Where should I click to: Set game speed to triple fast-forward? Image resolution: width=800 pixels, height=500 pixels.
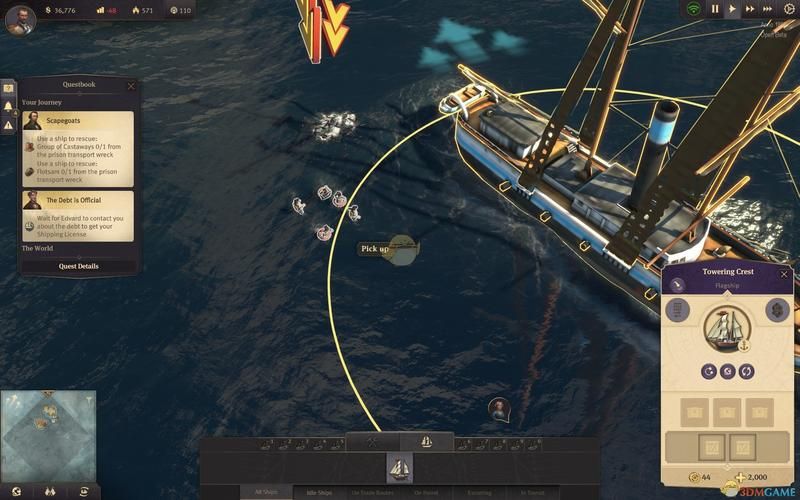tap(769, 9)
